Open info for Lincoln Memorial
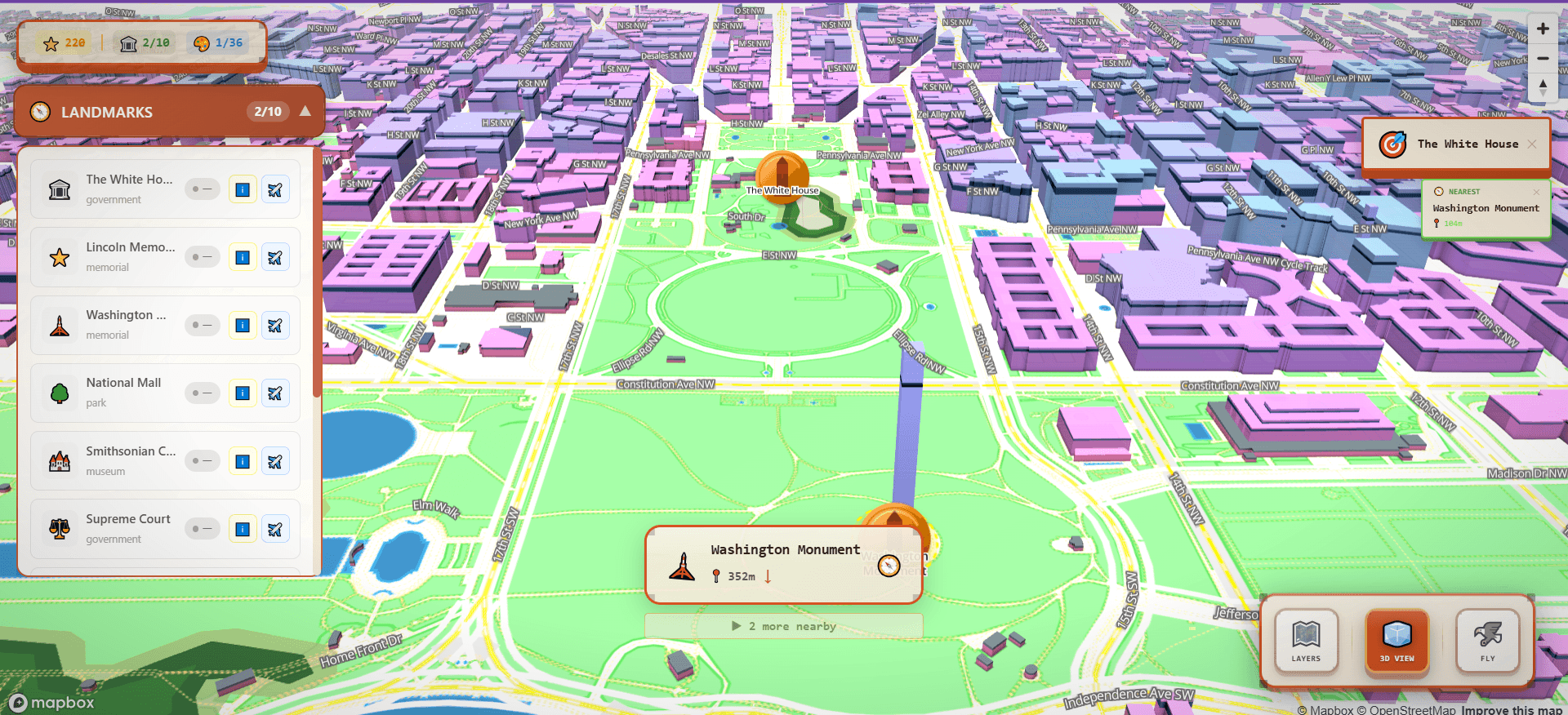Image resolution: width=1568 pixels, height=715 pixels. (x=243, y=256)
